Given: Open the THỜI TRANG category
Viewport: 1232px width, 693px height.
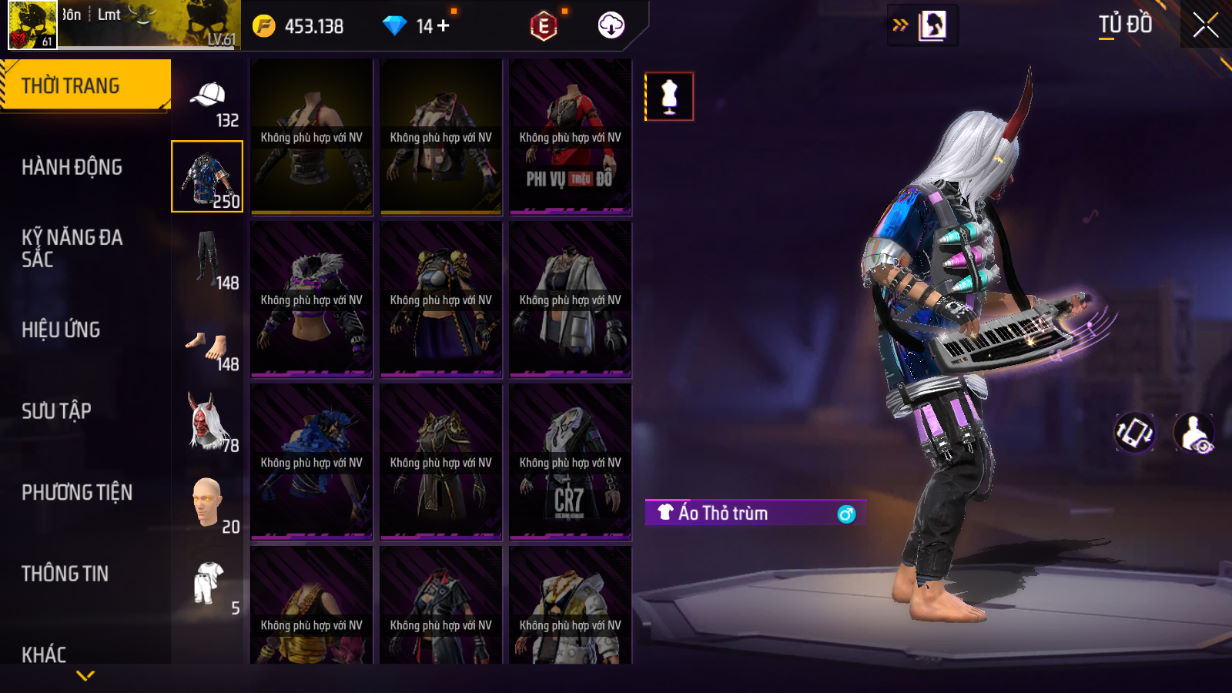Looking at the screenshot, I should pos(85,86).
